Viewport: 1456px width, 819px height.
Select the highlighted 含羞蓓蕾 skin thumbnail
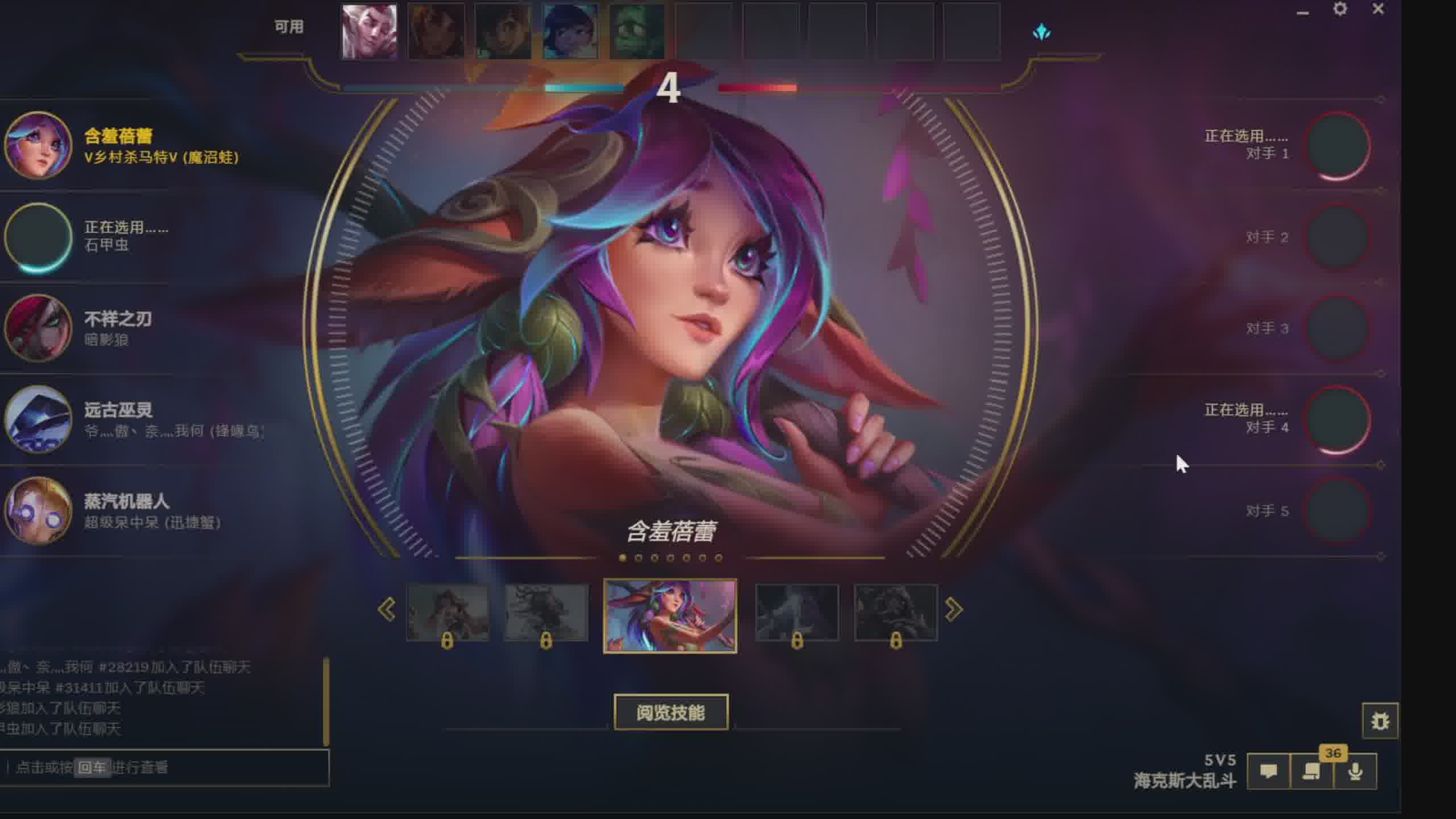pyautogui.click(x=670, y=615)
